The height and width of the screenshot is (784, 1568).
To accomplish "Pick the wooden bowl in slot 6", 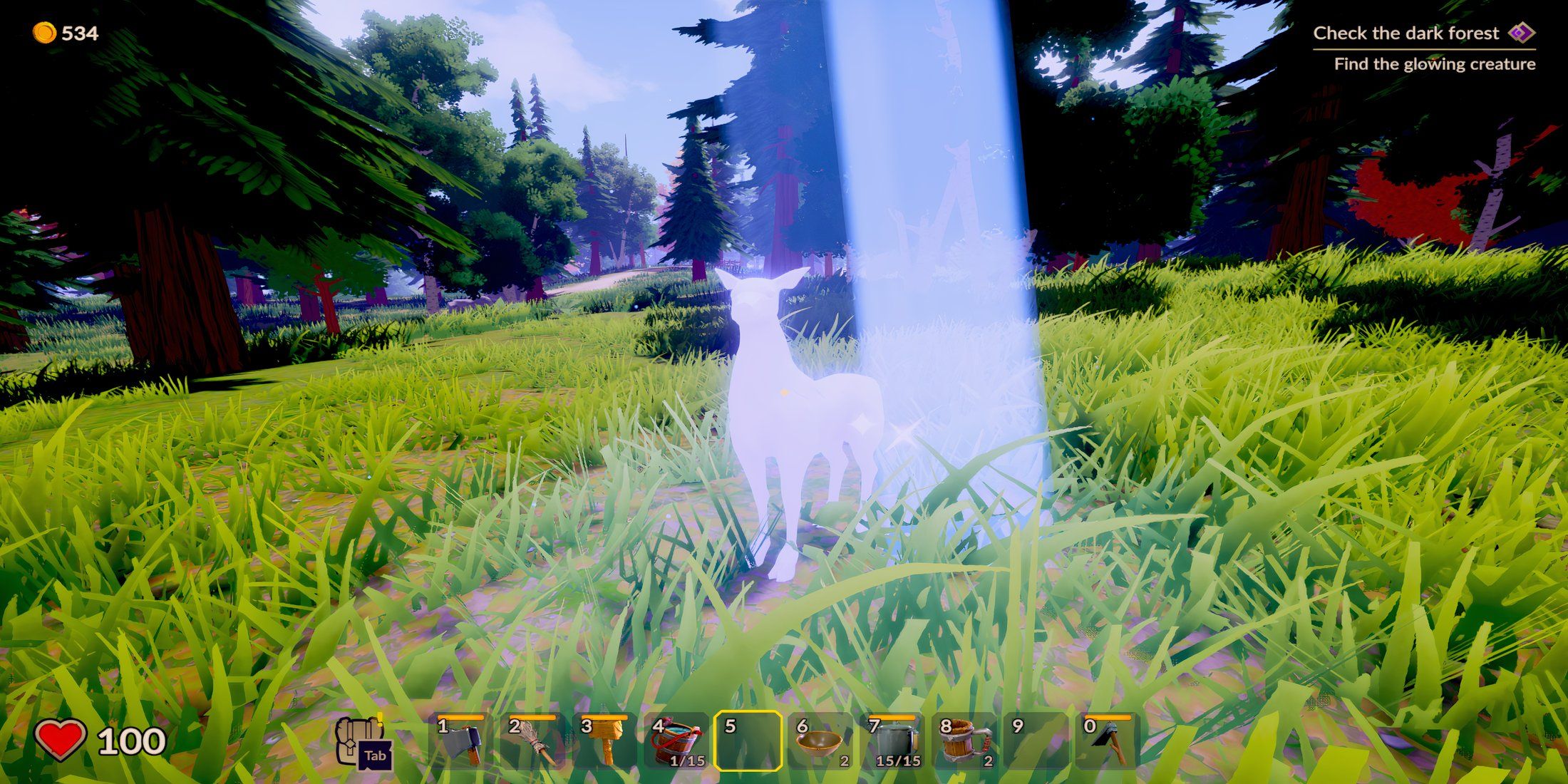I will pyautogui.click(x=820, y=742).
